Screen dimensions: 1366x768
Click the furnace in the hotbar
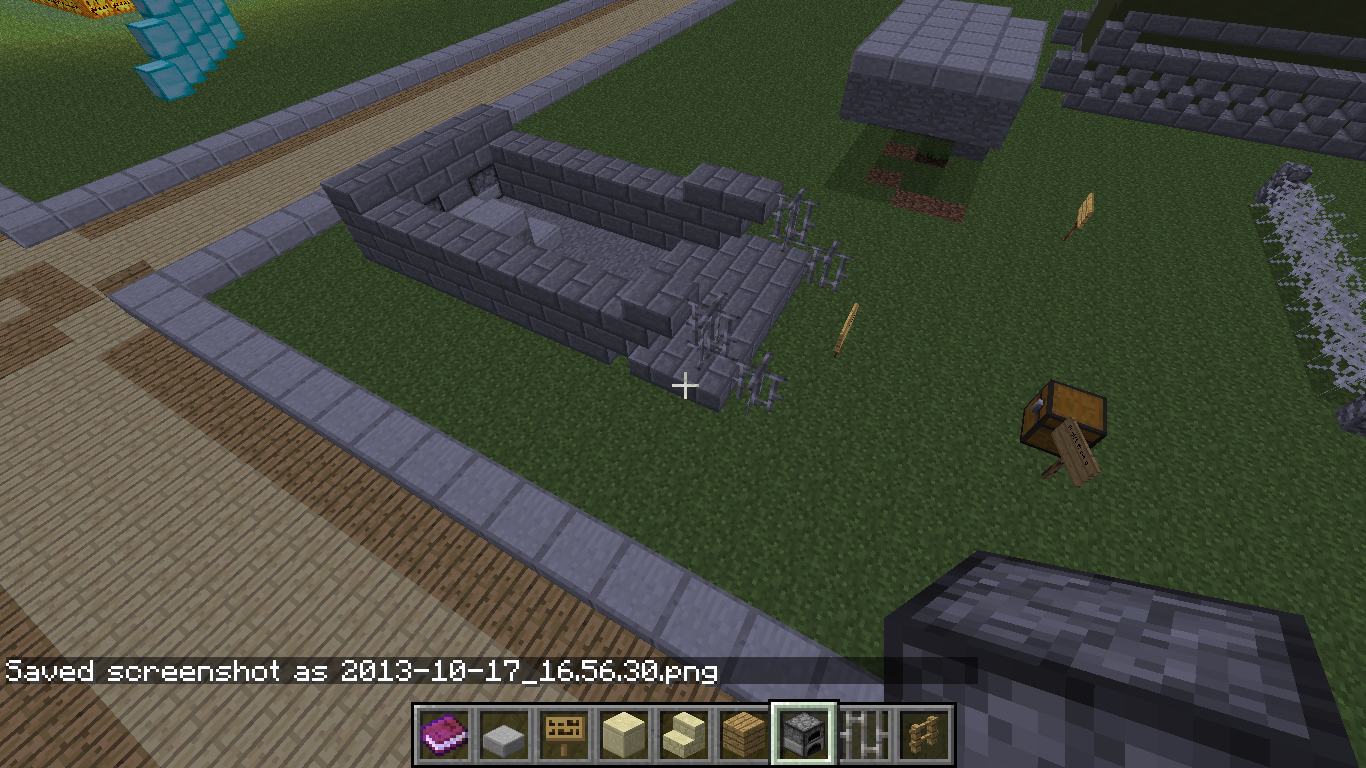(803, 735)
